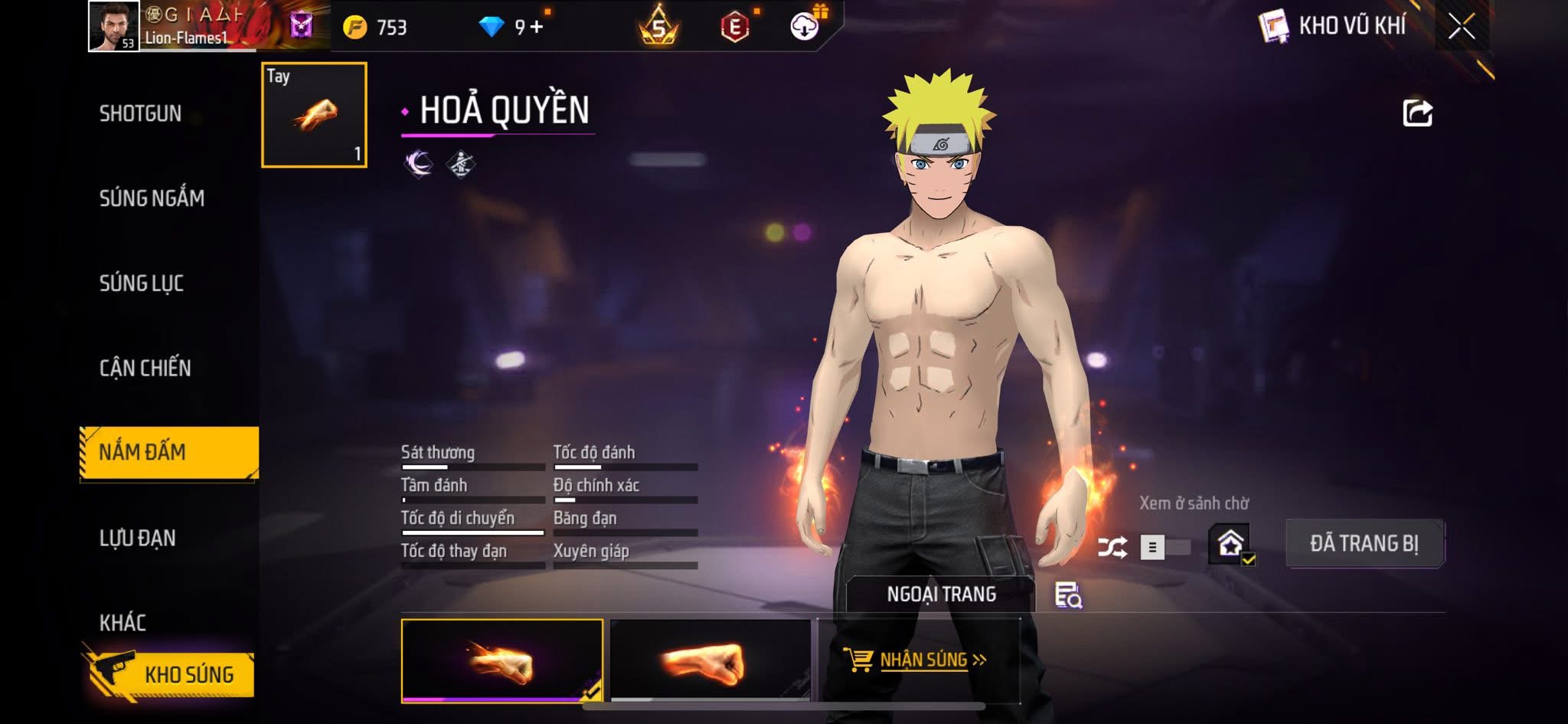Open the KHO SÚNG gun vault

pyautogui.click(x=169, y=674)
